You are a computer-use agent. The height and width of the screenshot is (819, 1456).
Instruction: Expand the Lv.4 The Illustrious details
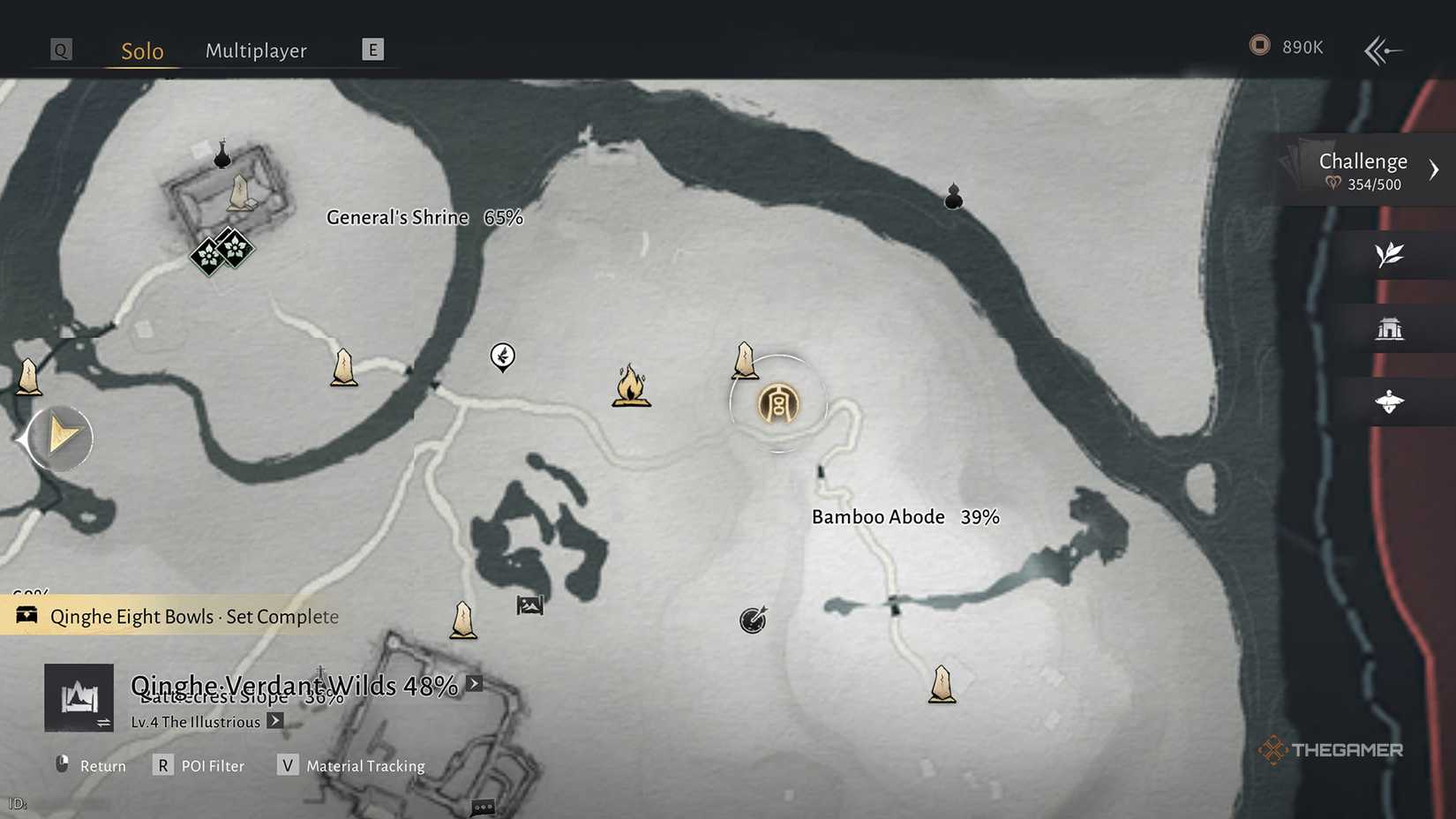point(274,722)
